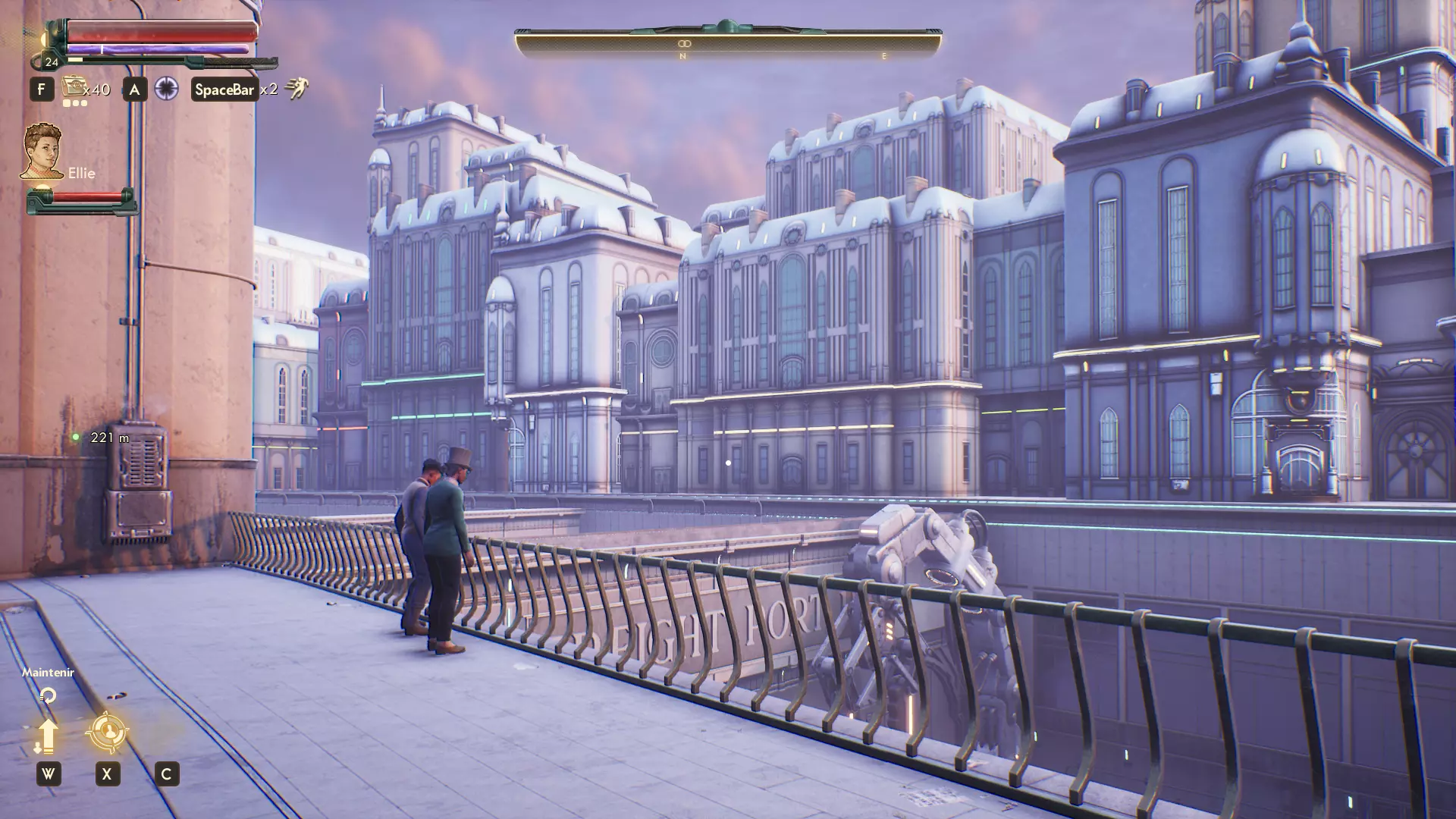Select the green quest marker at 221 m

click(76, 437)
